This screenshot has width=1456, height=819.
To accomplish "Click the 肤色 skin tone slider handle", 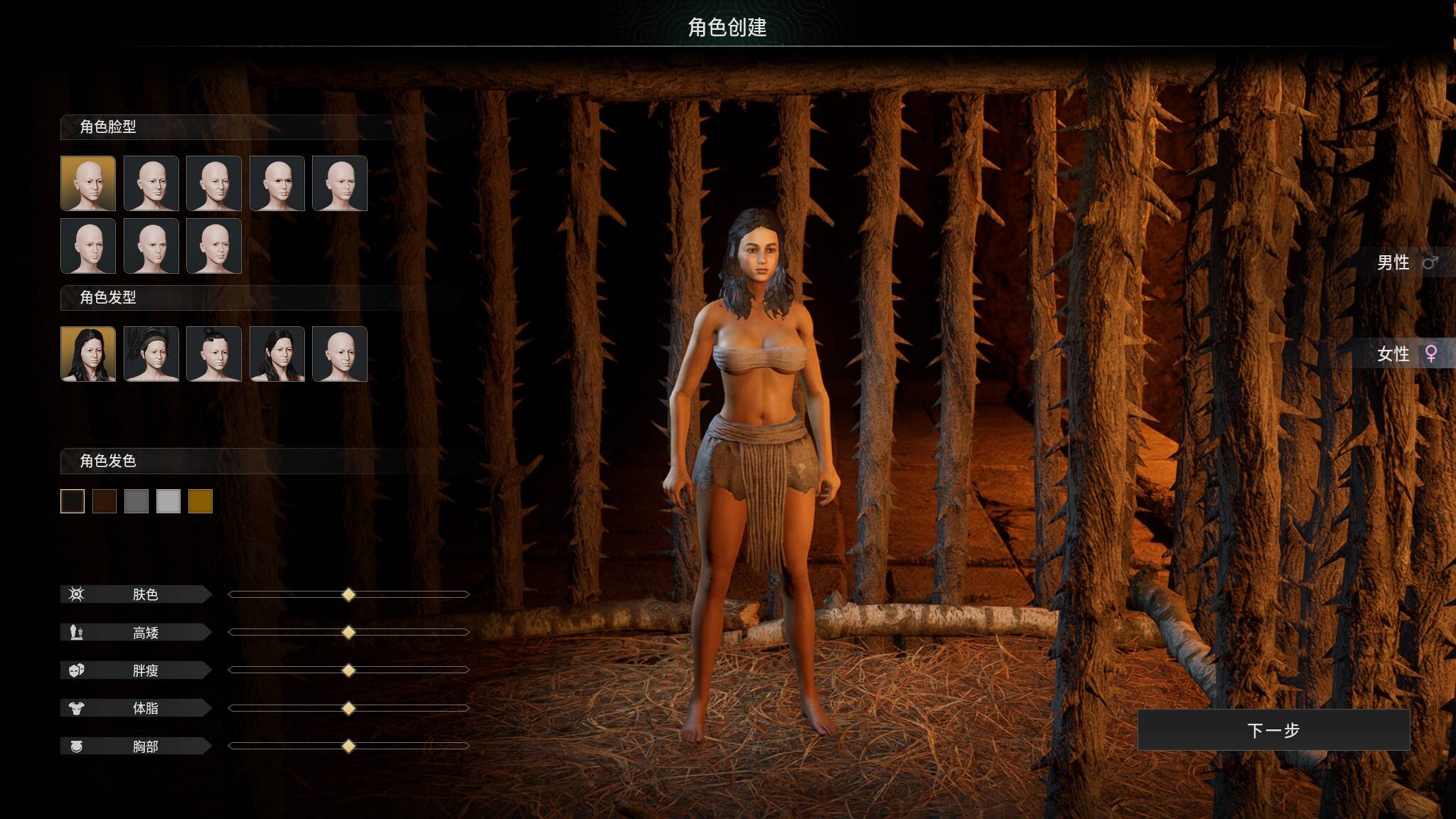I will (348, 594).
